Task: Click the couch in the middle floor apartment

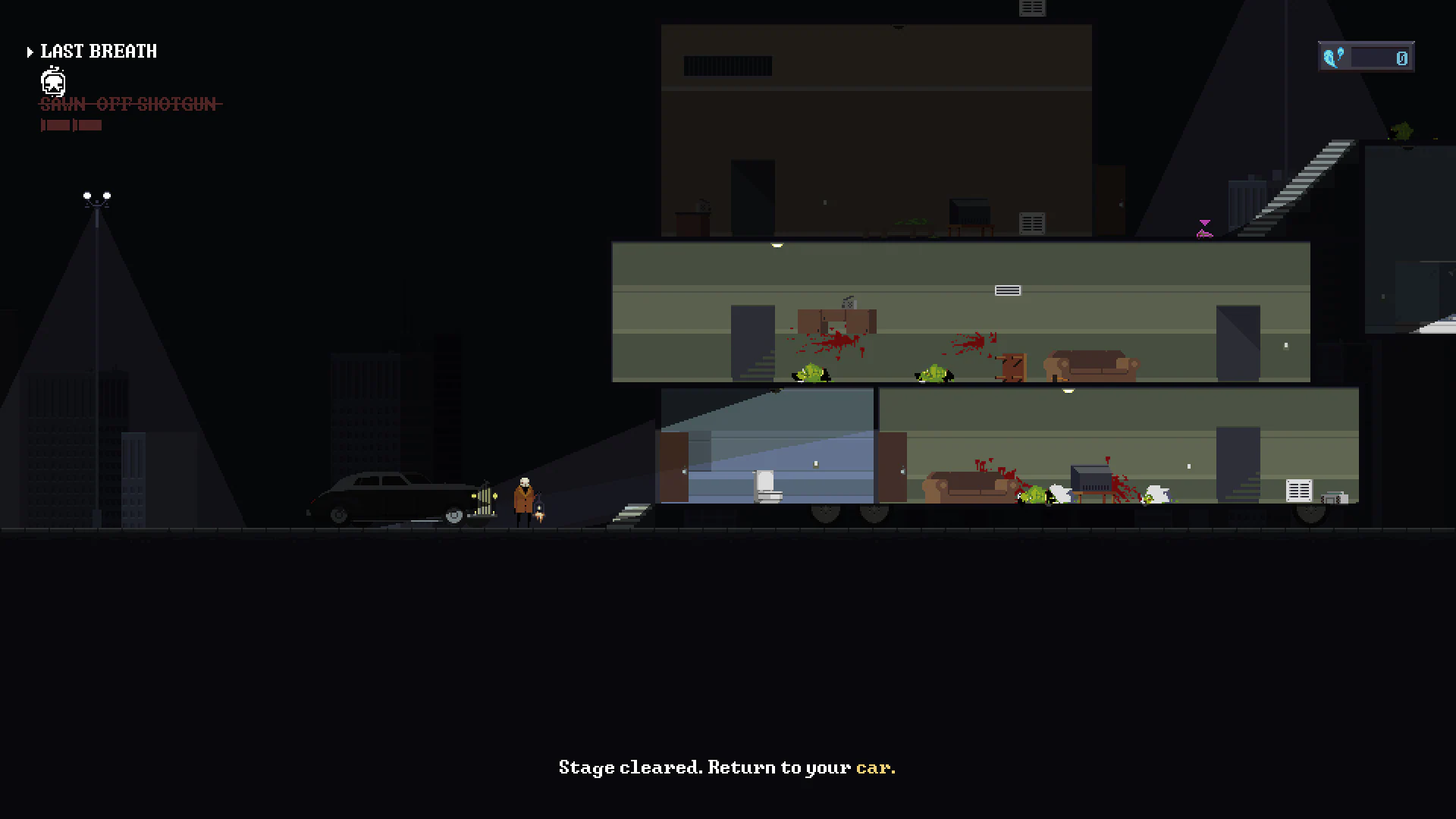Action: [x=1092, y=366]
